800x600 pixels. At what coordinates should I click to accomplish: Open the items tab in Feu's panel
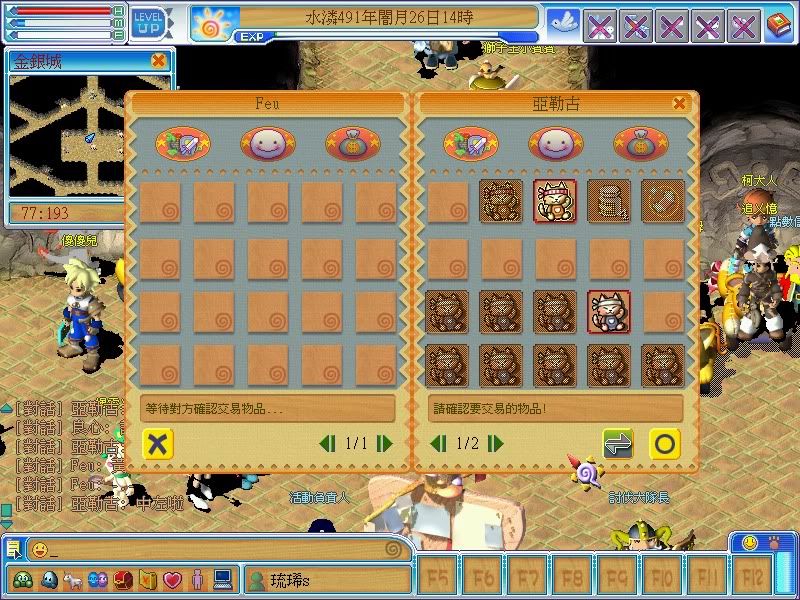click(x=183, y=144)
